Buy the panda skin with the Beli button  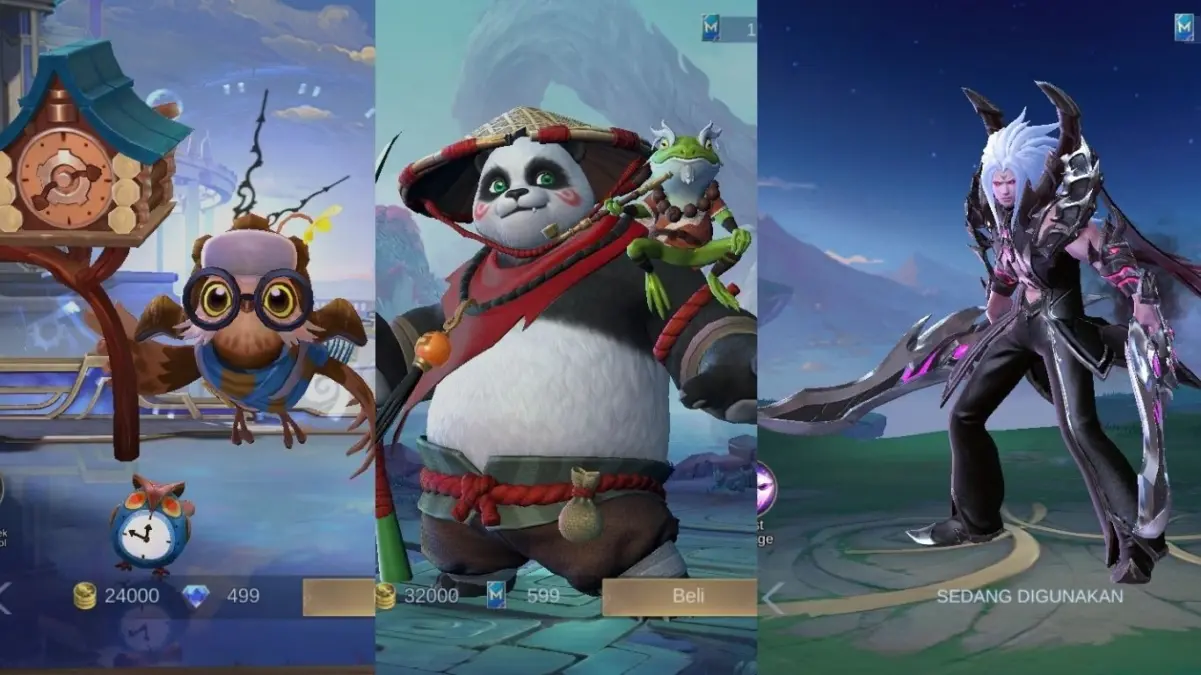click(679, 596)
